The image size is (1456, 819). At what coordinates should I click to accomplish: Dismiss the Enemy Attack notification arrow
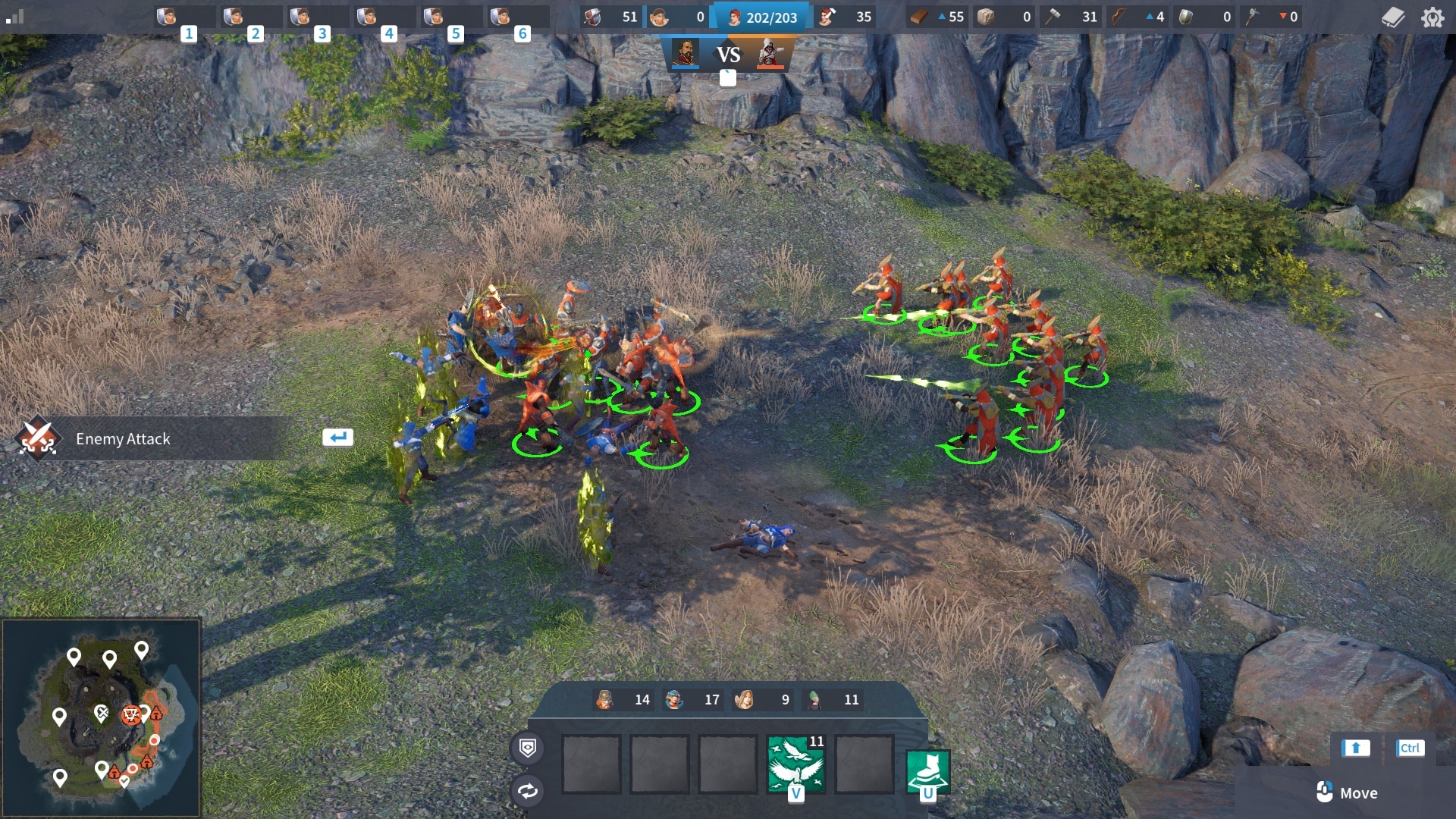338,437
